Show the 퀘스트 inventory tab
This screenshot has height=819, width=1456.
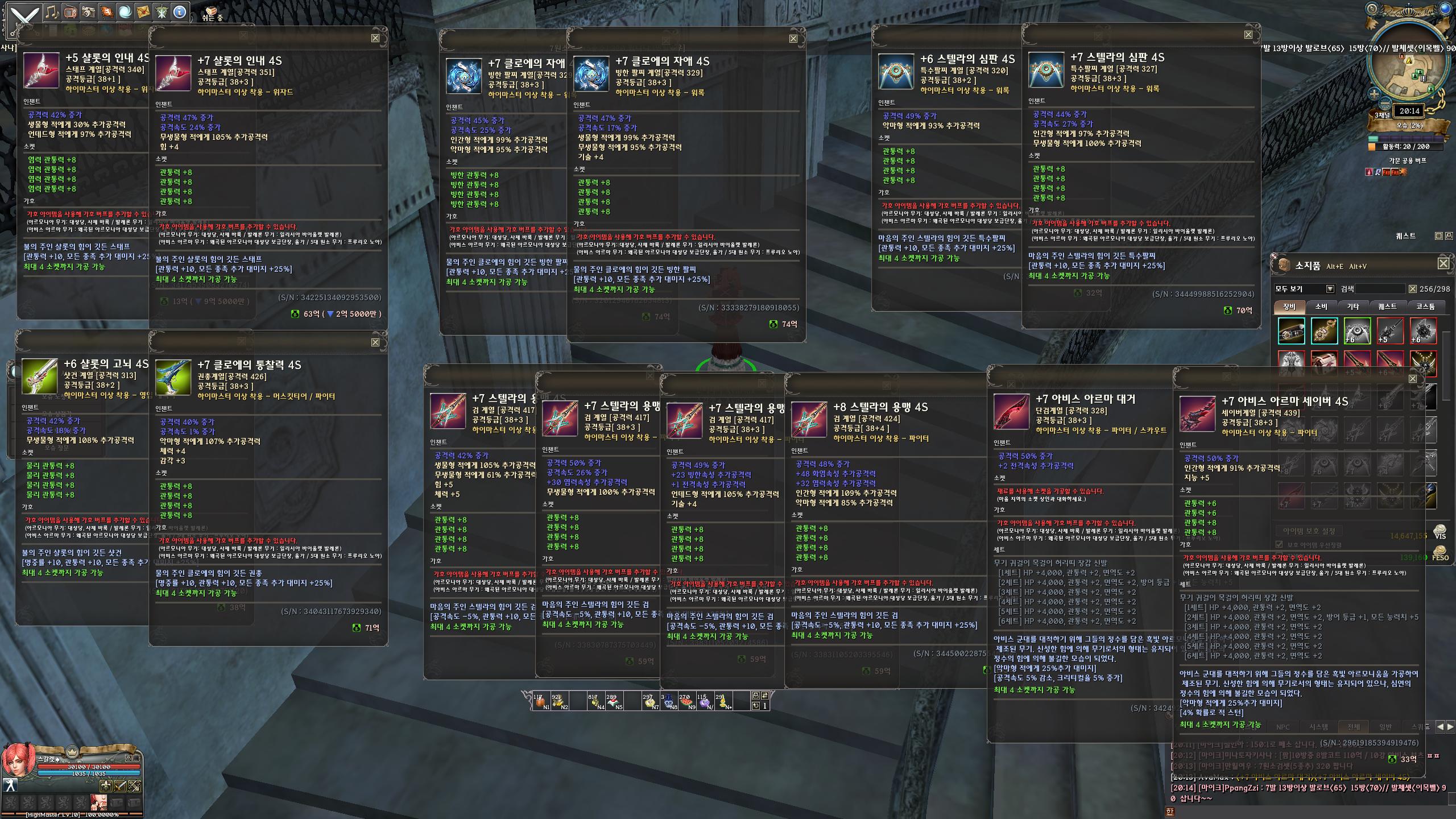(1387, 307)
